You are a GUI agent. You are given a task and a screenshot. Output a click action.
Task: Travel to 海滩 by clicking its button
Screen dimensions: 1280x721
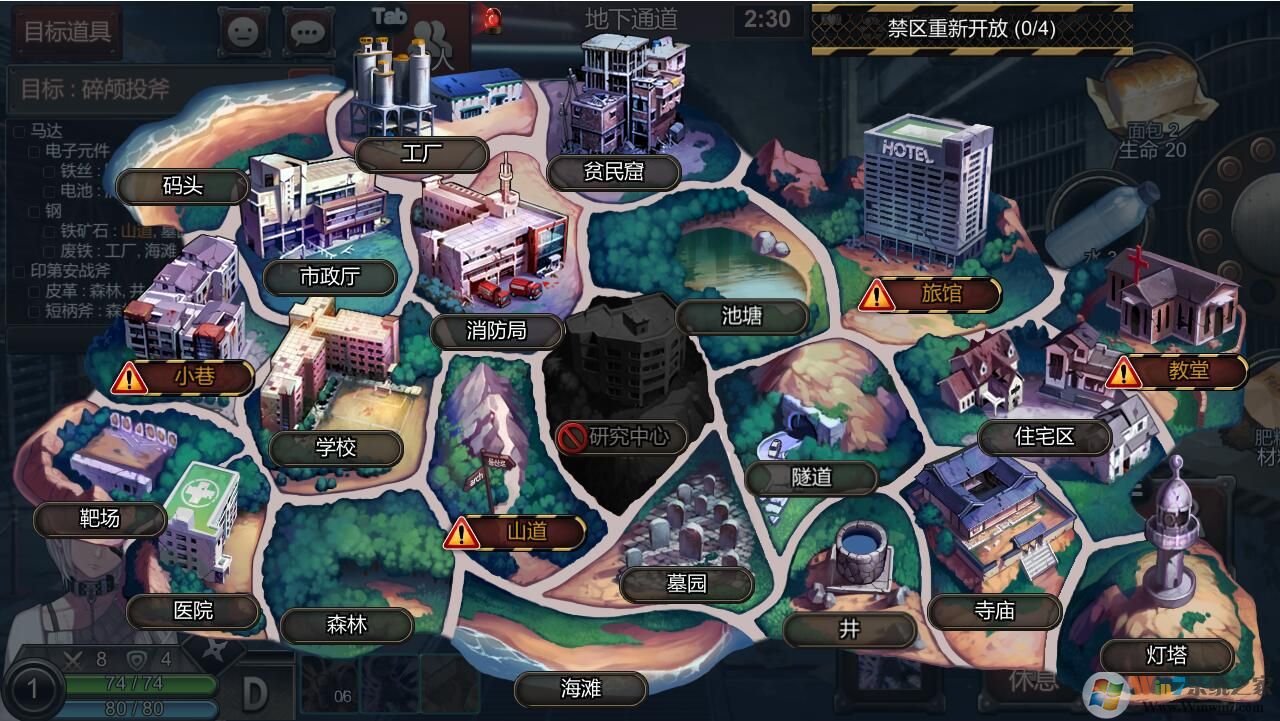pos(581,689)
